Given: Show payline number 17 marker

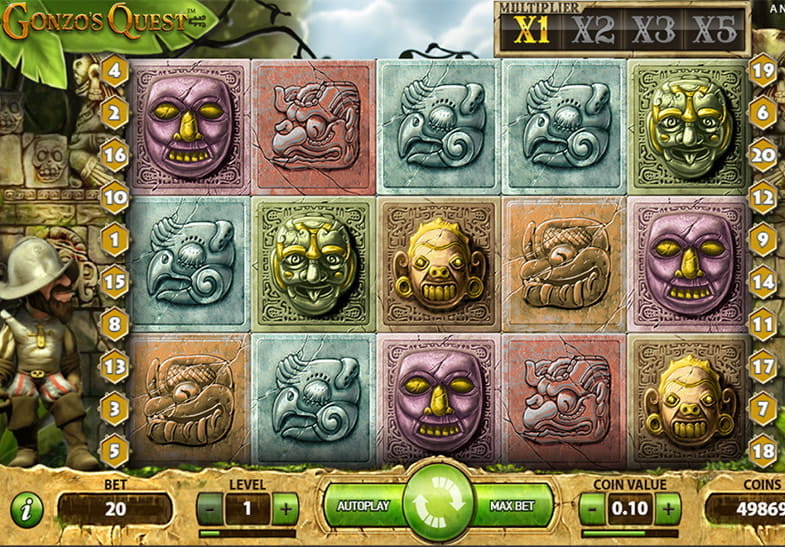Looking at the screenshot, I should (x=762, y=366).
